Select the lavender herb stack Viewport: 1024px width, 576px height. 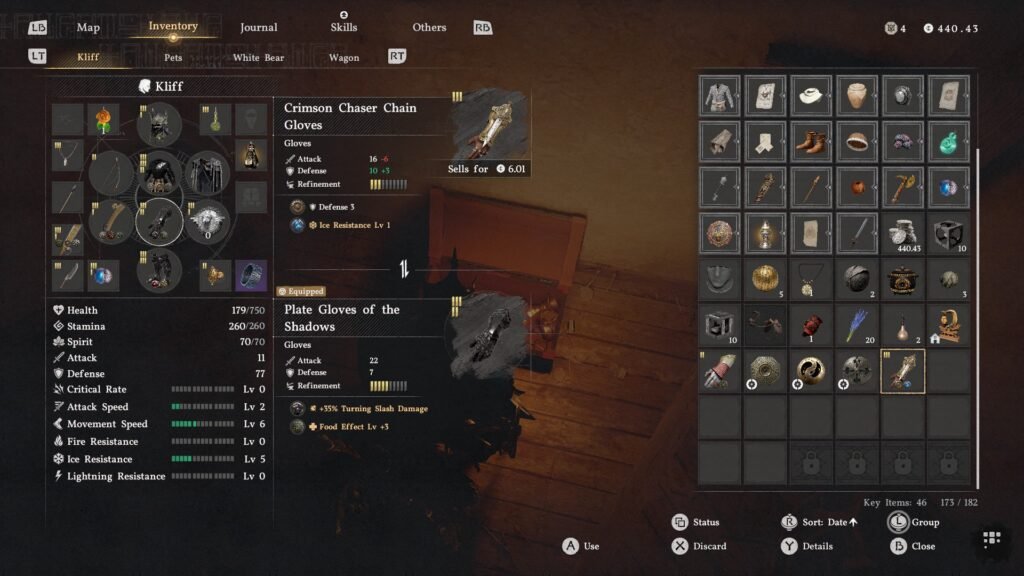pyautogui.click(x=857, y=325)
